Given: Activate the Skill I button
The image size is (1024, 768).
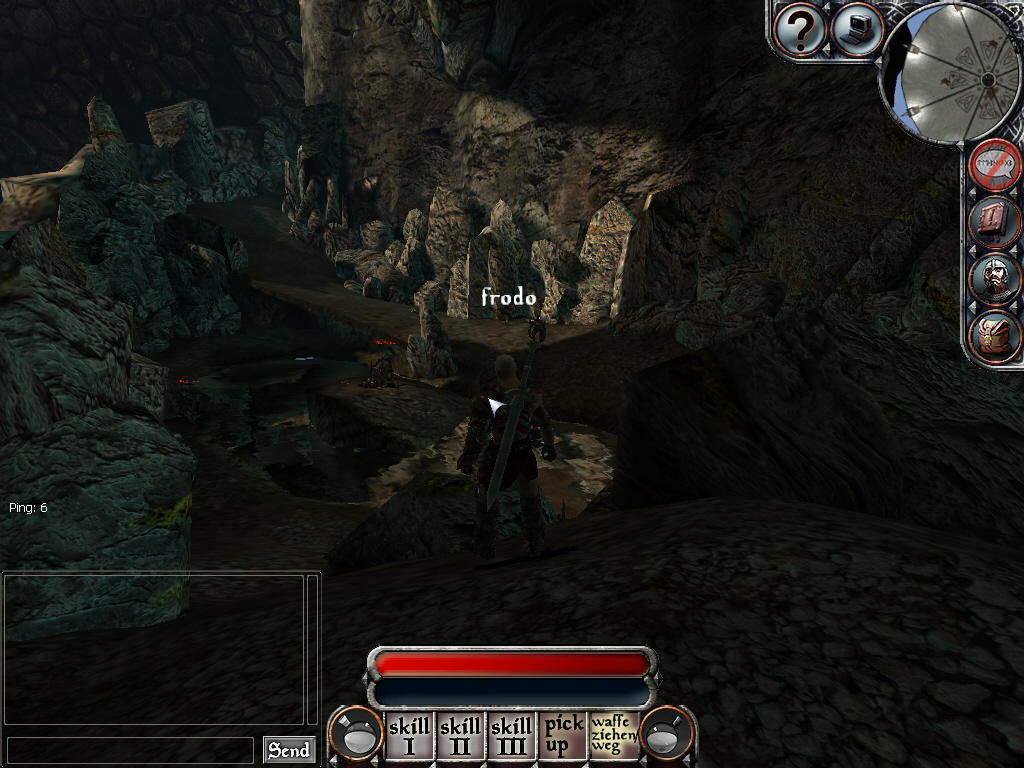Looking at the screenshot, I should (x=408, y=735).
